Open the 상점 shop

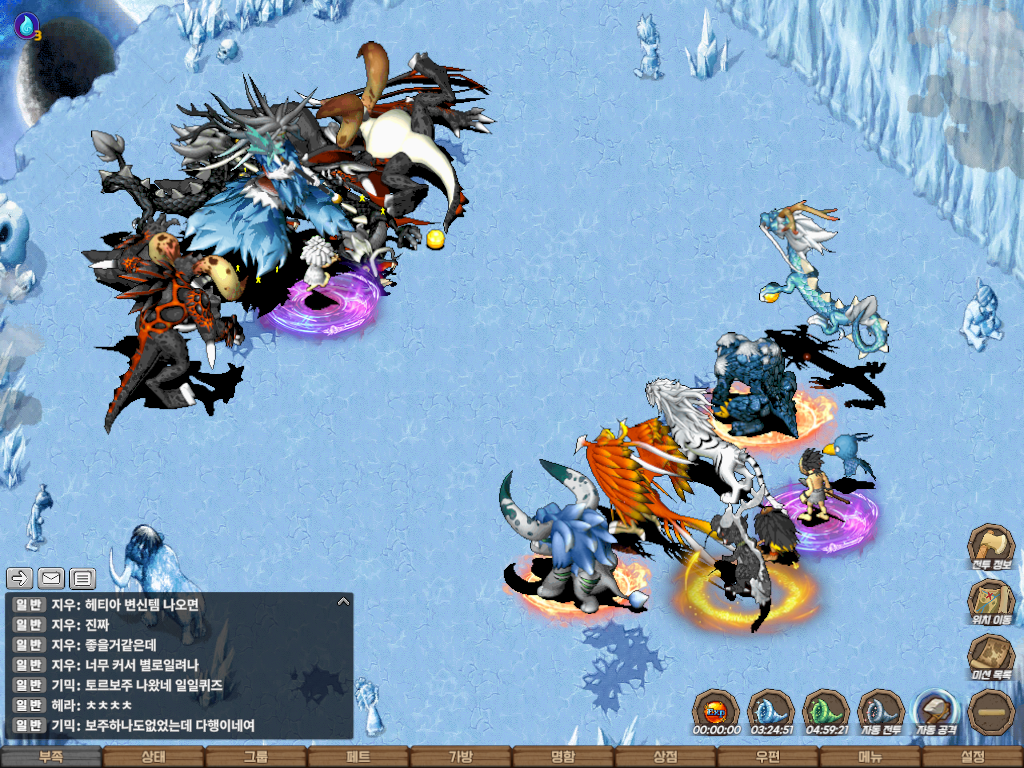point(665,757)
